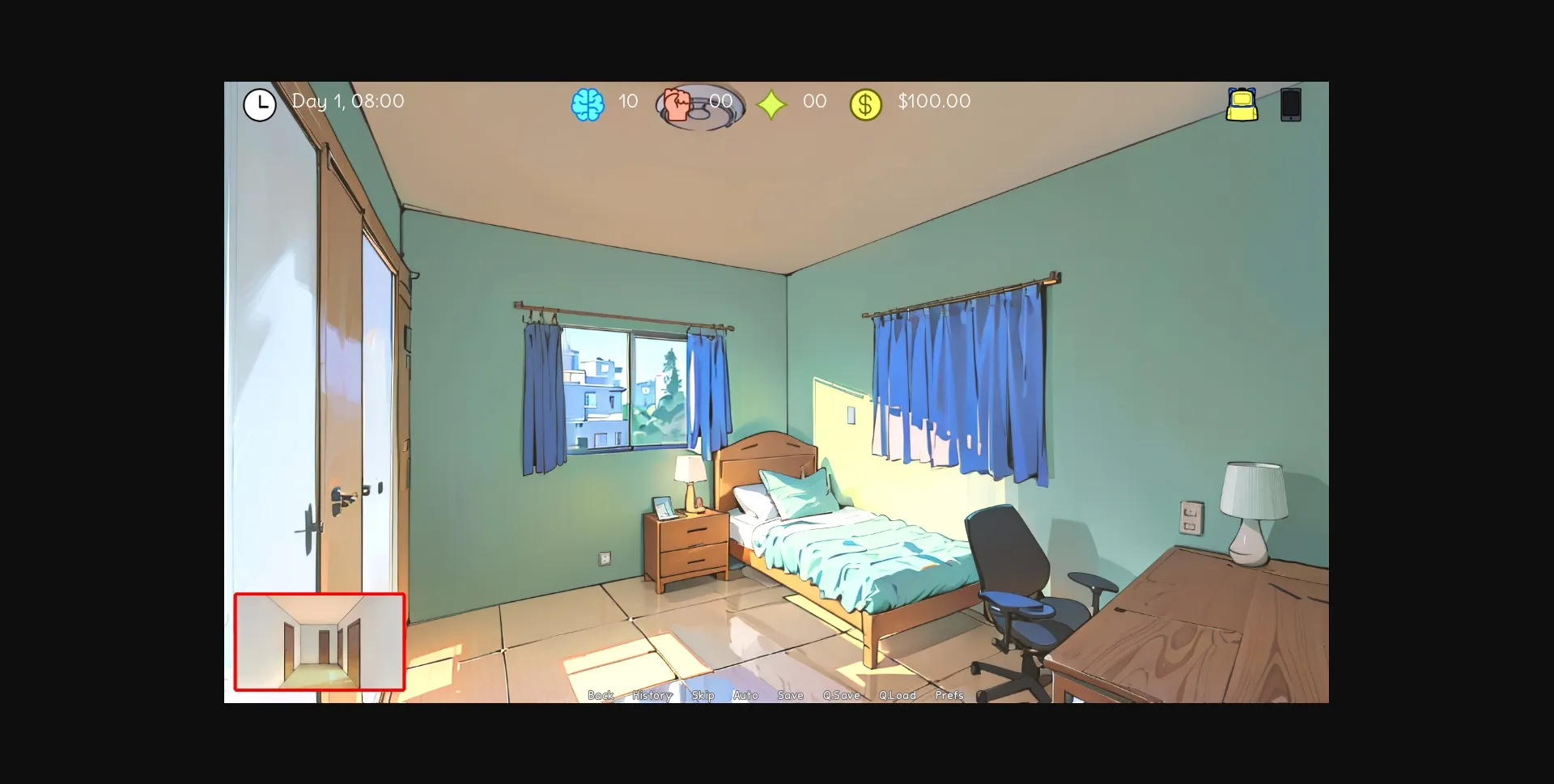Open the smartphone
Viewport: 1554px width, 784px height.
(x=1289, y=104)
